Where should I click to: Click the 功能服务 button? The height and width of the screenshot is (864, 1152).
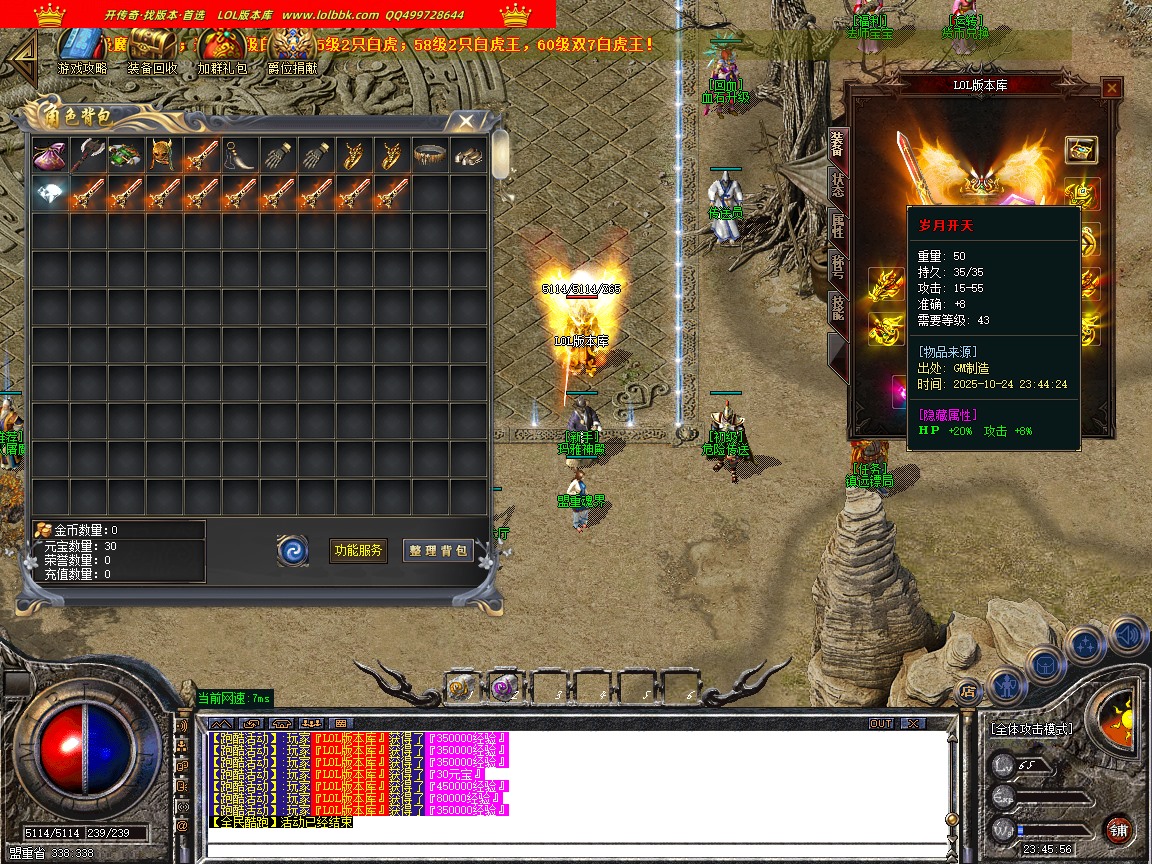[x=358, y=550]
